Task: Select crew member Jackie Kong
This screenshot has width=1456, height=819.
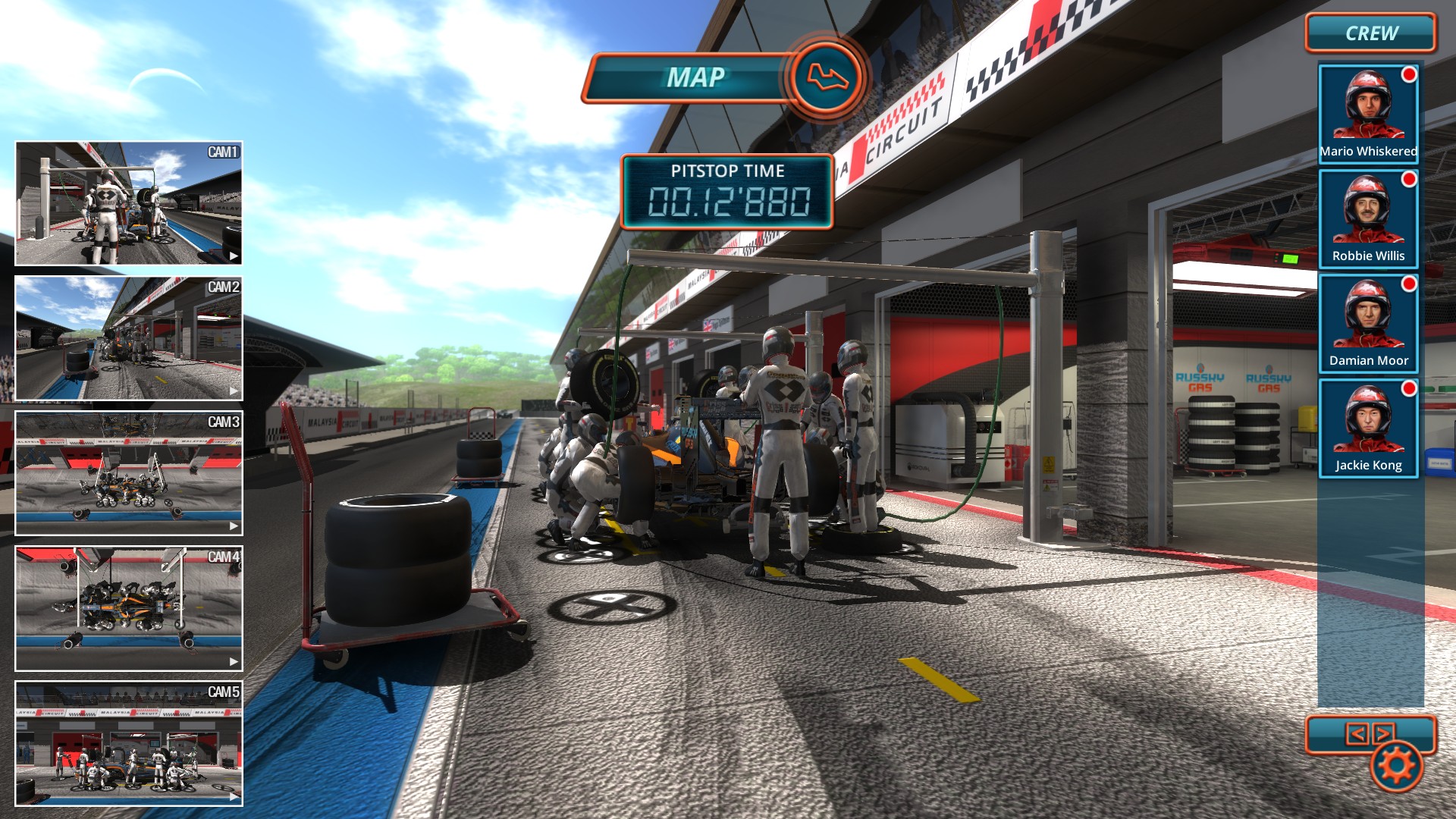Action: coord(1368,428)
